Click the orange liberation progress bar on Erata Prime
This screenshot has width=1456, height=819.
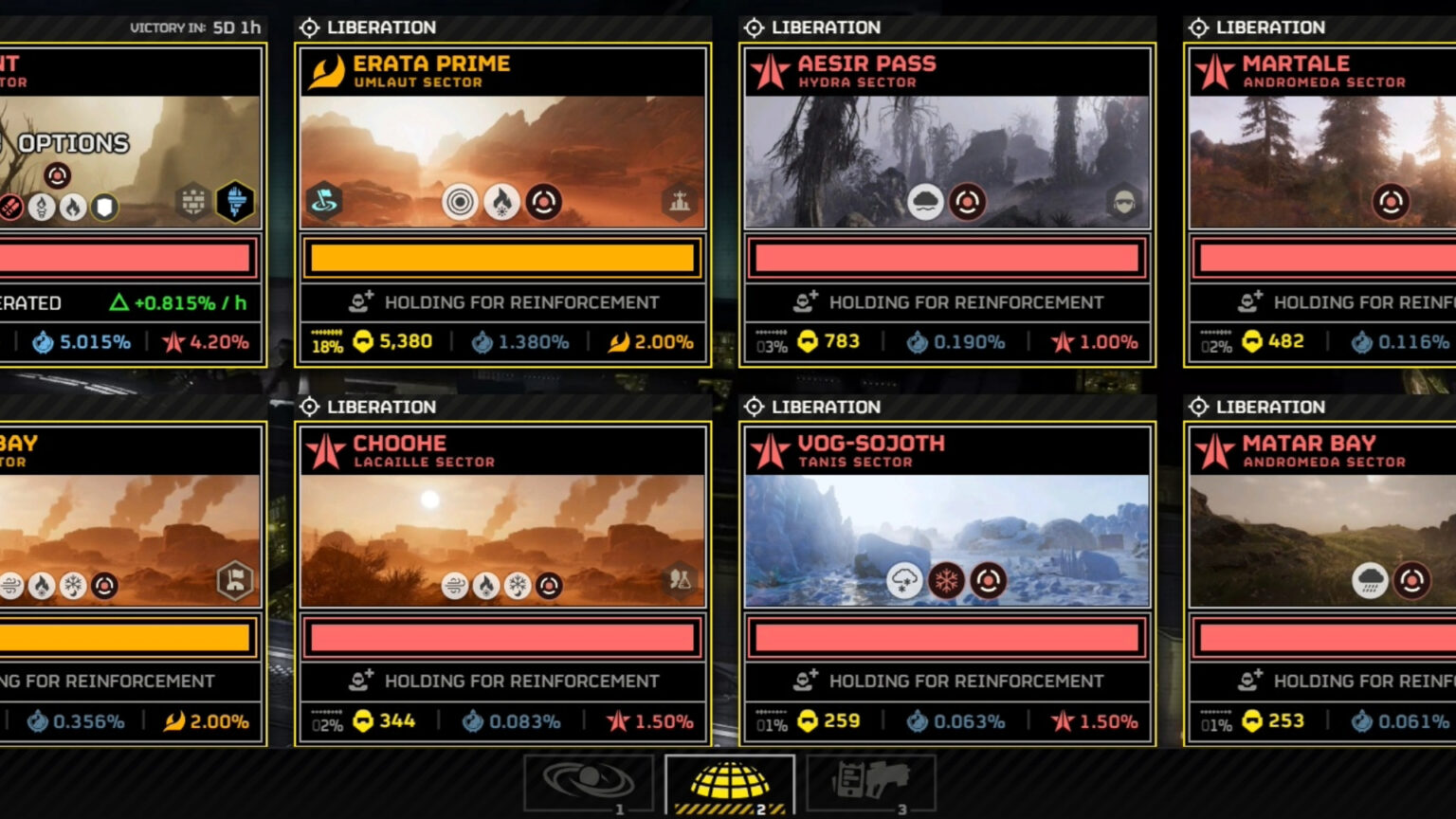click(x=500, y=257)
